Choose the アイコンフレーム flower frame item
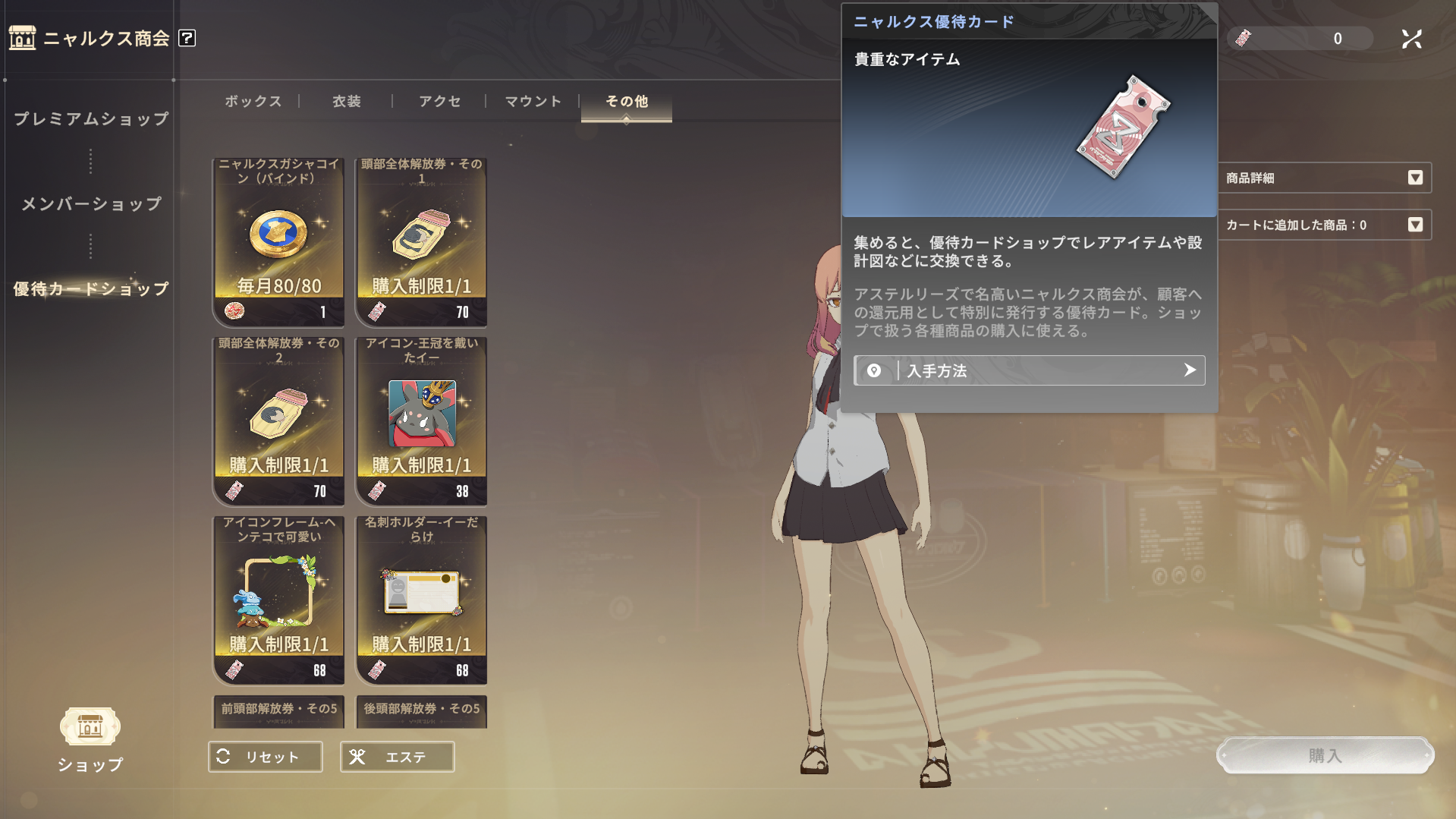 coord(278,600)
